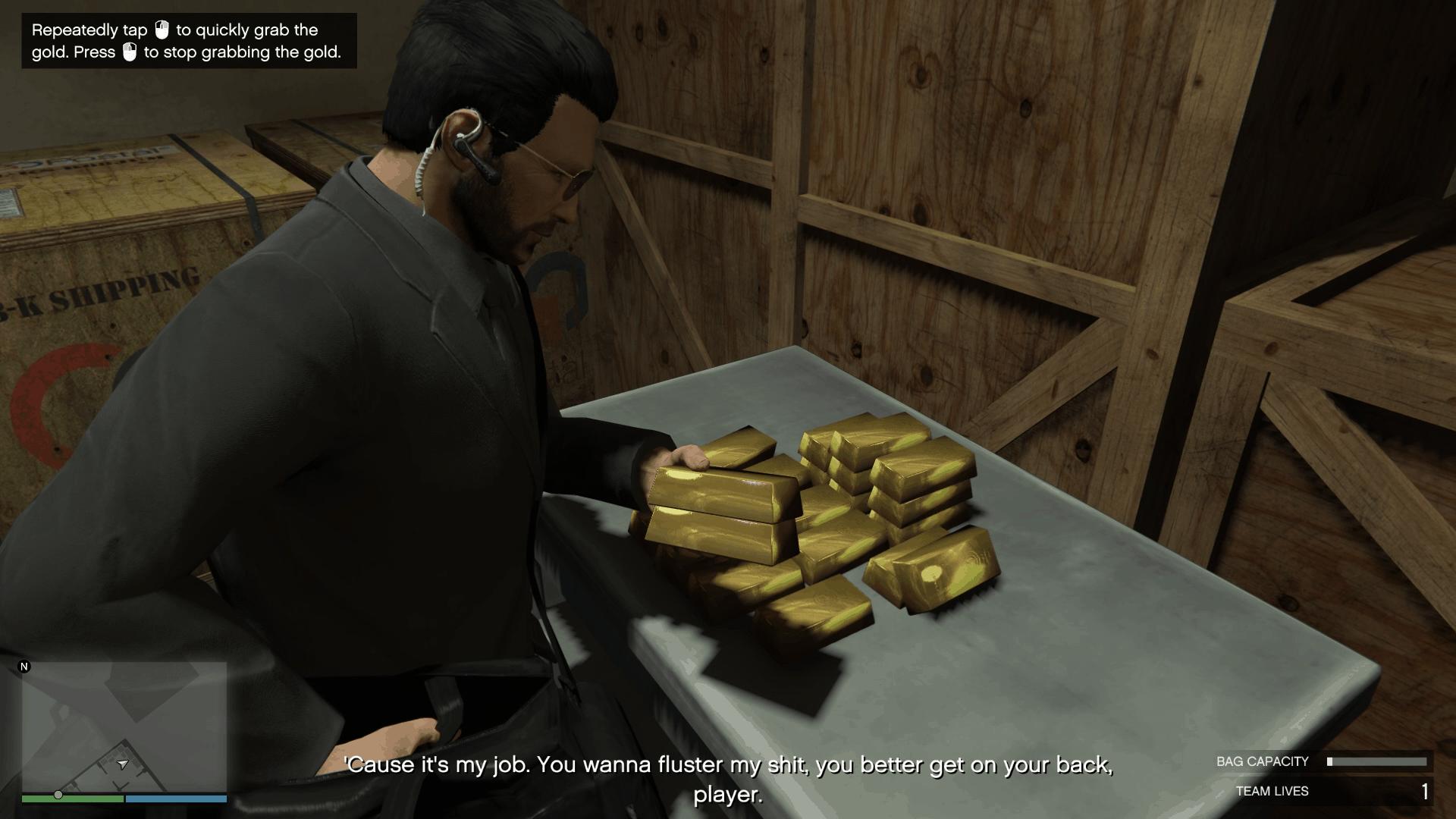Click the TEAM LIVES counter showing 1
This screenshot has width=1456, height=819.
(x=1426, y=791)
